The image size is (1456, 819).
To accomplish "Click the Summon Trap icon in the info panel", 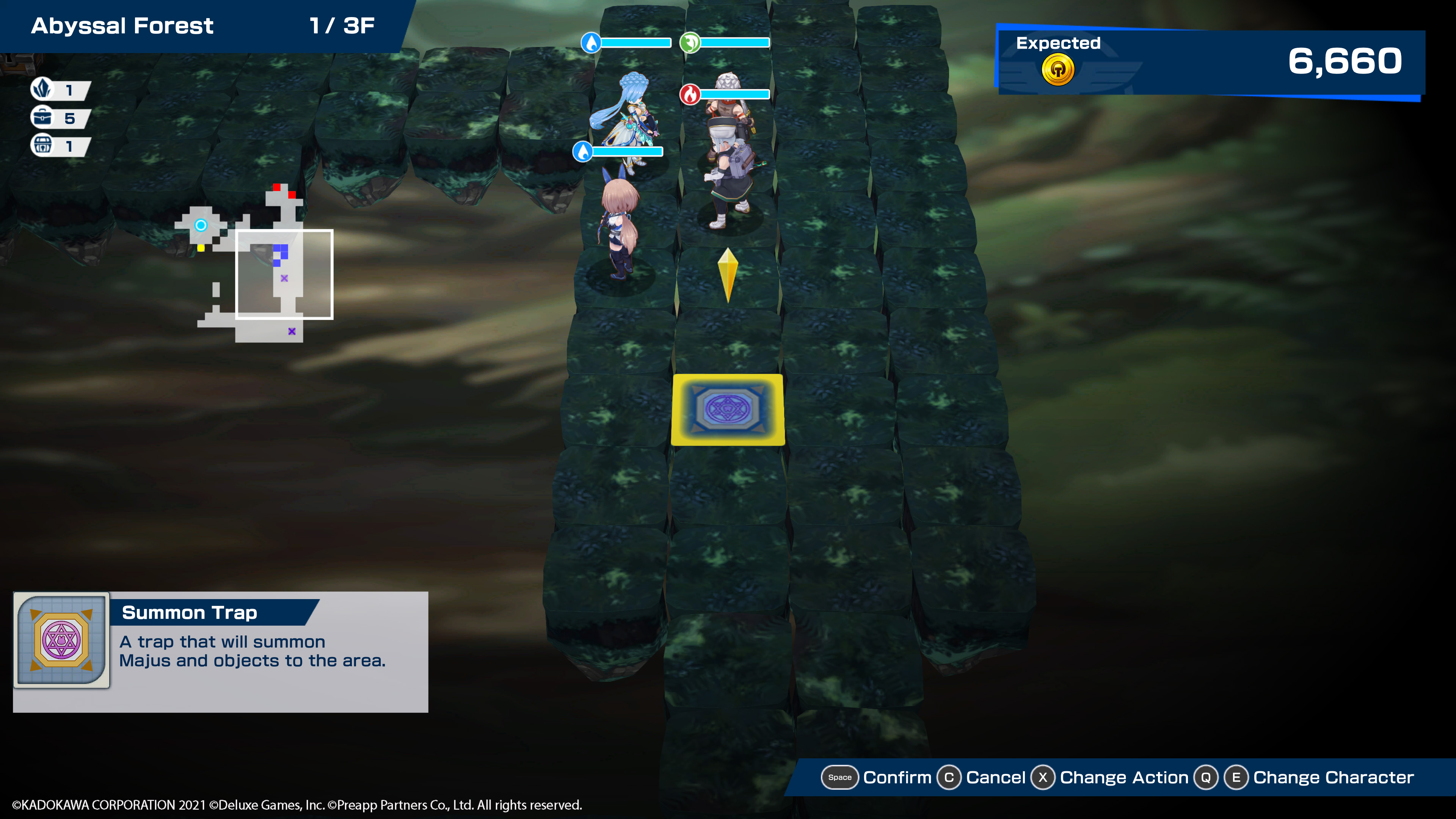I will pyautogui.click(x=61, y=640).
